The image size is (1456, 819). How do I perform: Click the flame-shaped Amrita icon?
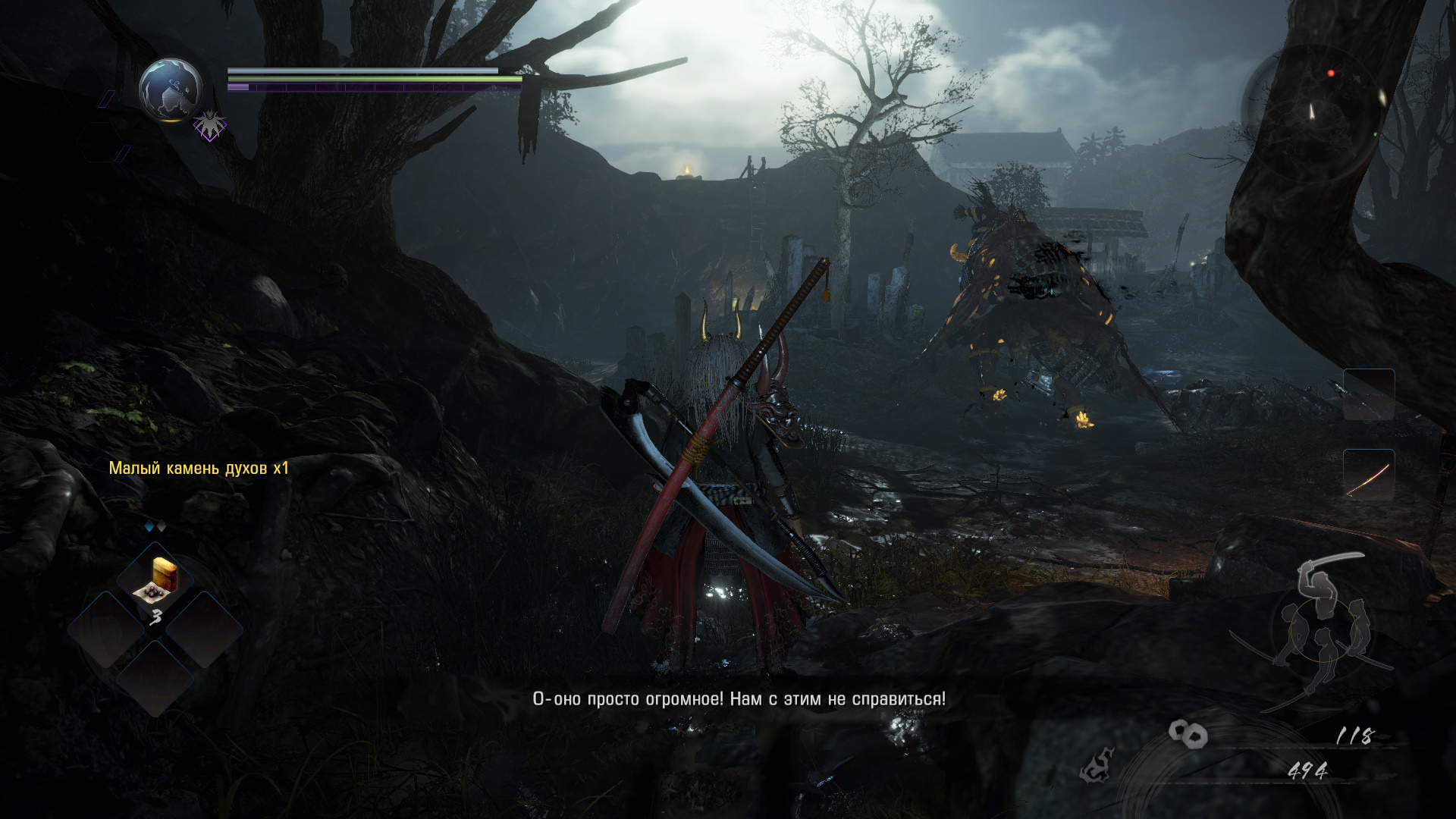1097,766
